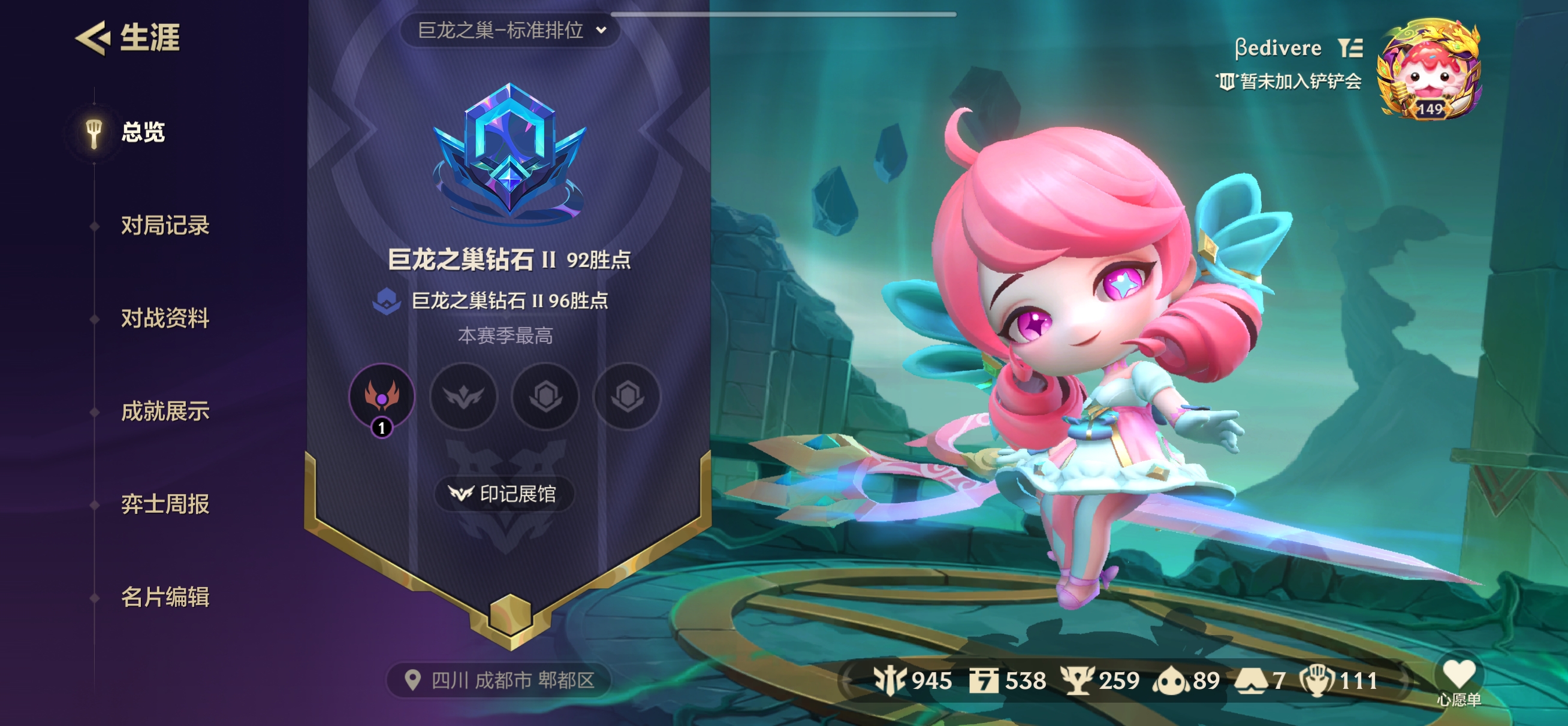Open the 对局记录 match history tab

click(164, 225)
